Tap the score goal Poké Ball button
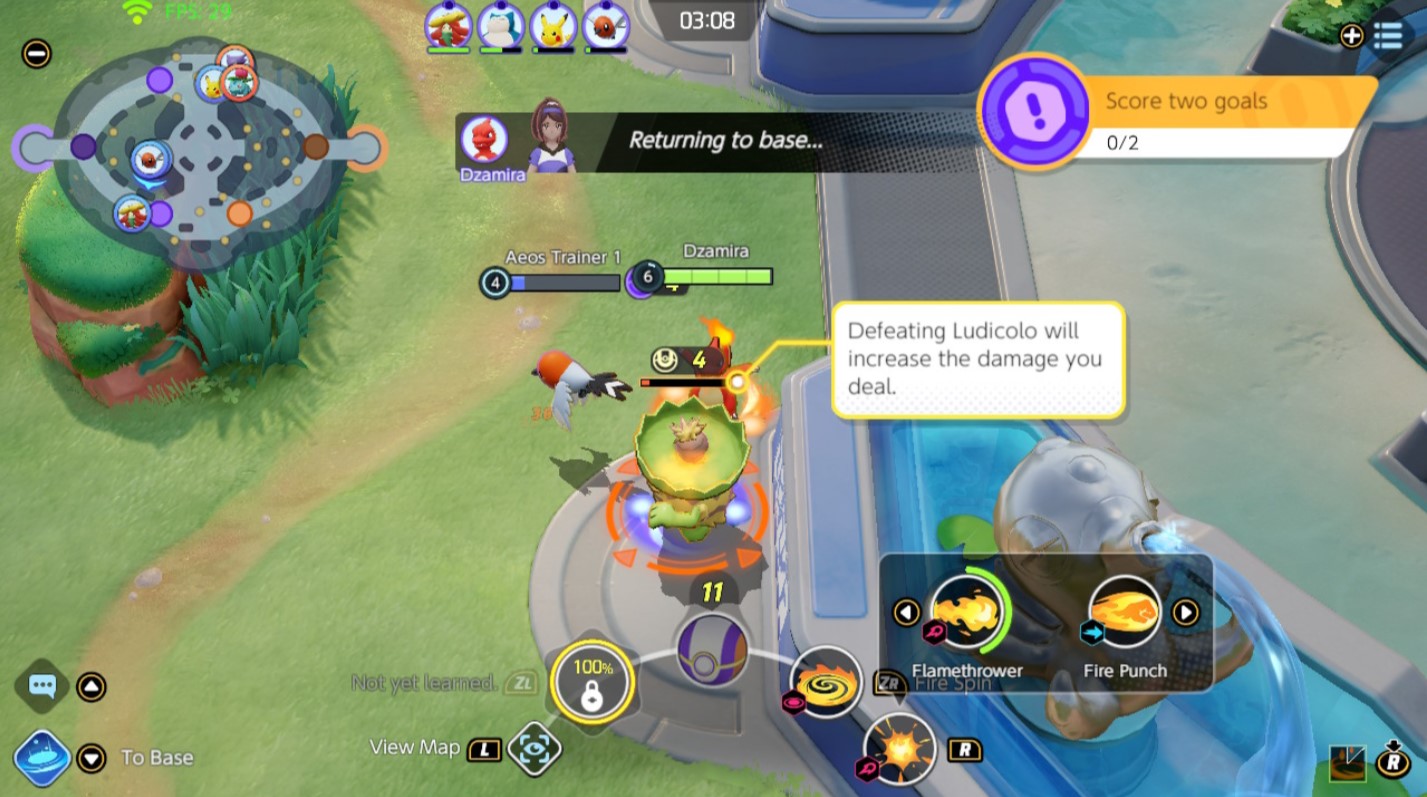 710,650
